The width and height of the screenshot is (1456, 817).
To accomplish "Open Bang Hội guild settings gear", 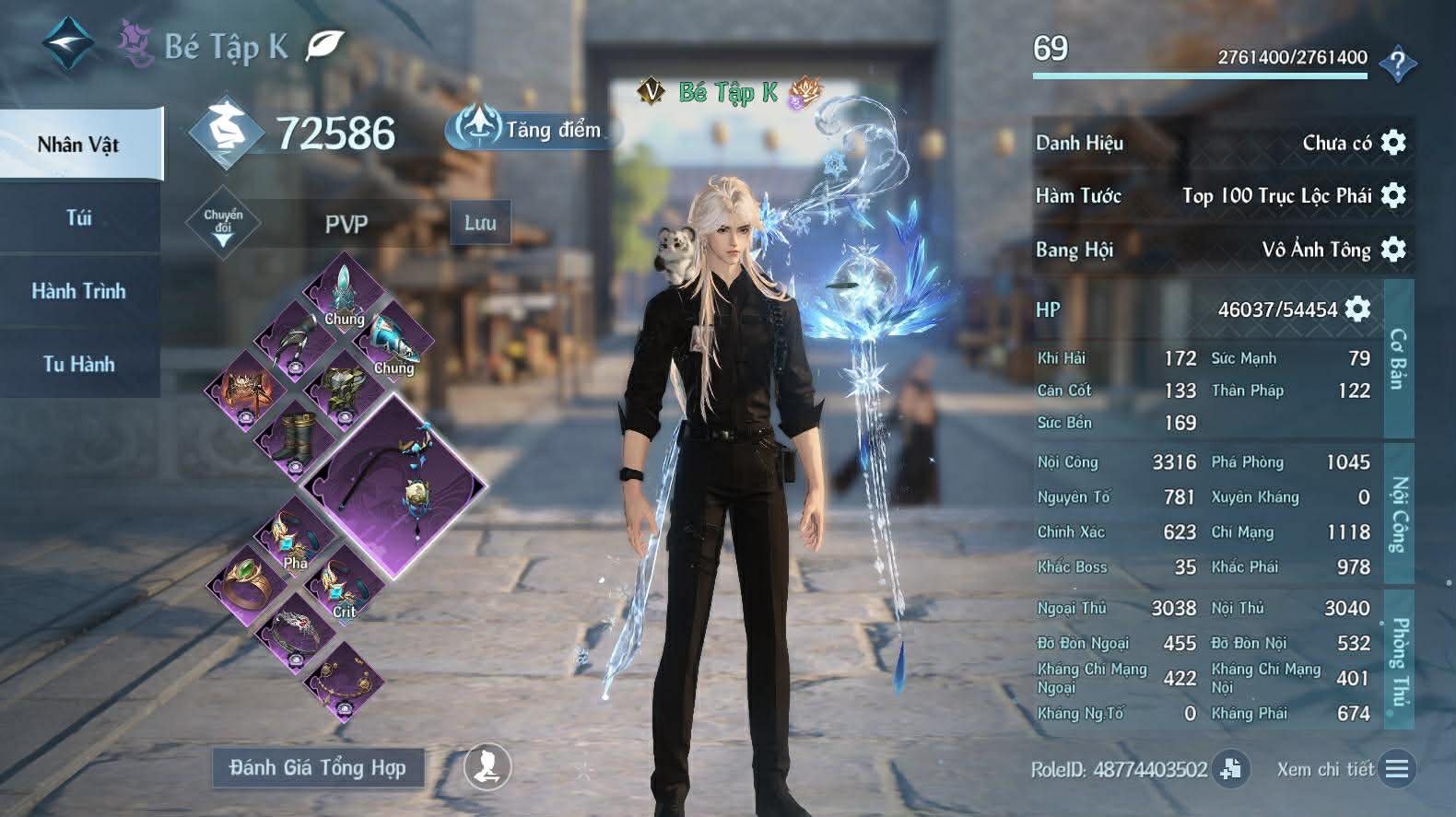I will (x=1393, y=249).
